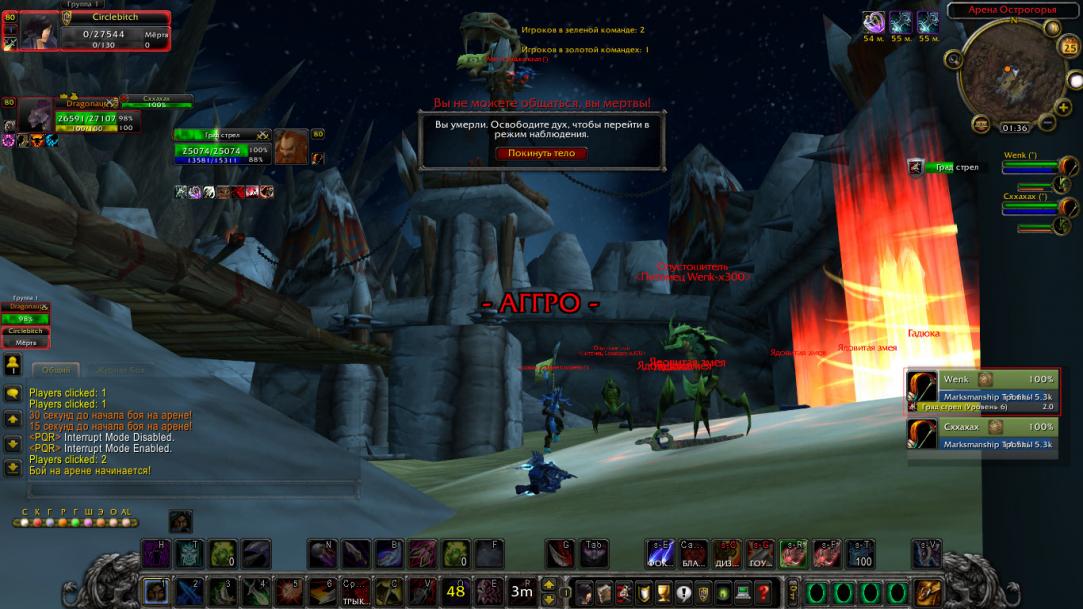Switch to the 'Общий' chat tab

click(56, 370)
